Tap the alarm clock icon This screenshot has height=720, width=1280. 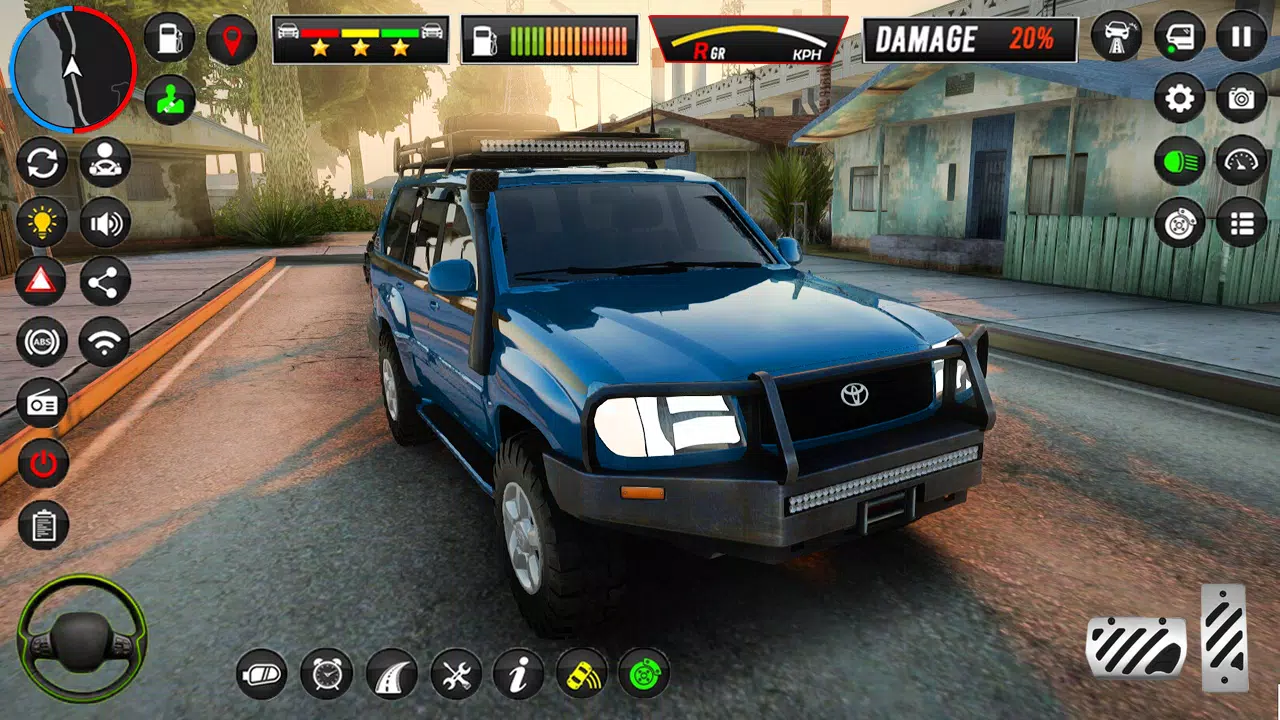(326, 674)
